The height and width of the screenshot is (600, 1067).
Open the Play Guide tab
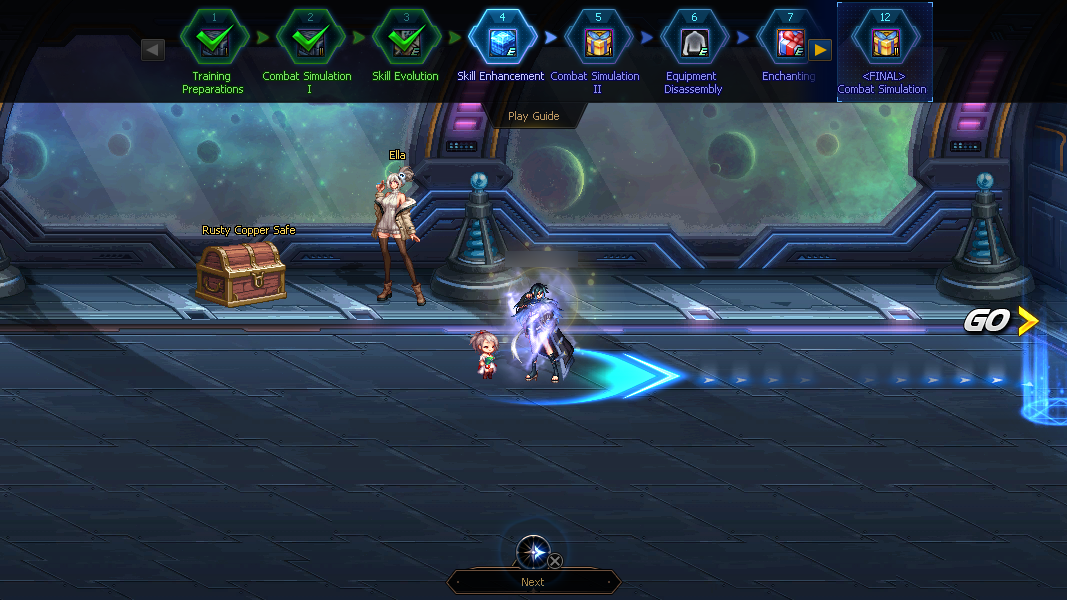[x=533, y=116]
